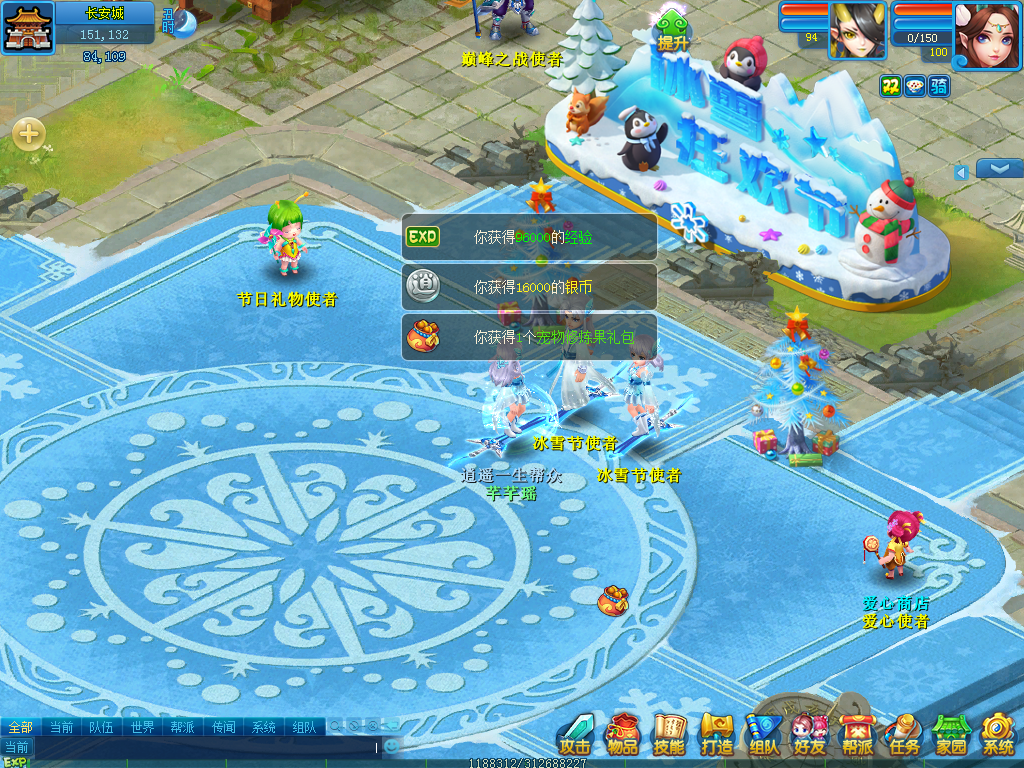1024x768 pixels.
Task: Open the 物品 inventory bag
Action: pos(623,735)
